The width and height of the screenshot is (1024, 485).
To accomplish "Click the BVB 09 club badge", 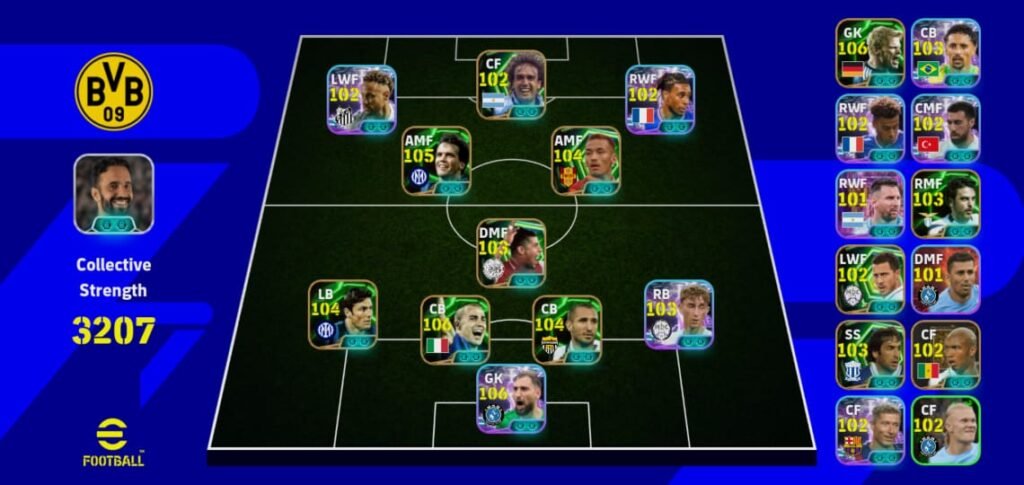I will (x=114, y=92).
